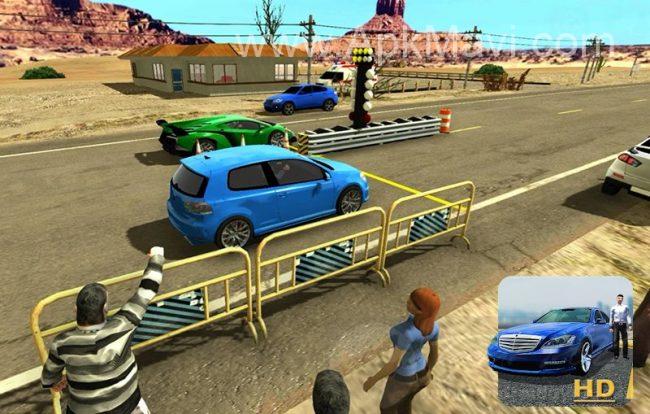The width and height of the screenshot is (650, 414).
Task: Click the HD app icon with blue sedan
Action: (565, 340)
